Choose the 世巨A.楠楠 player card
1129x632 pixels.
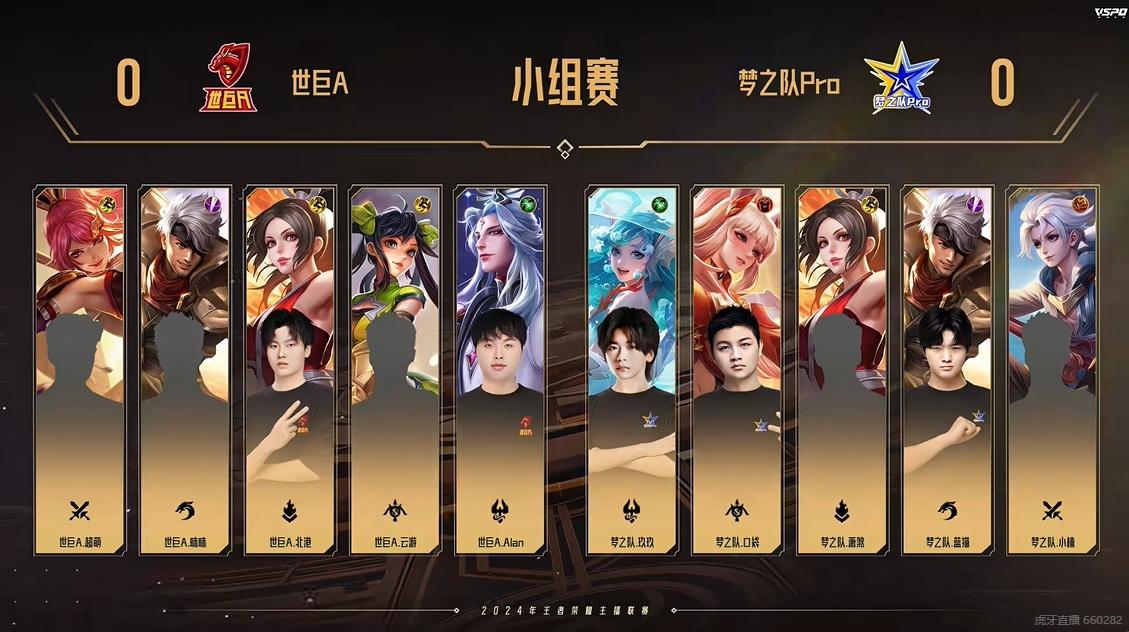[185, 370]
